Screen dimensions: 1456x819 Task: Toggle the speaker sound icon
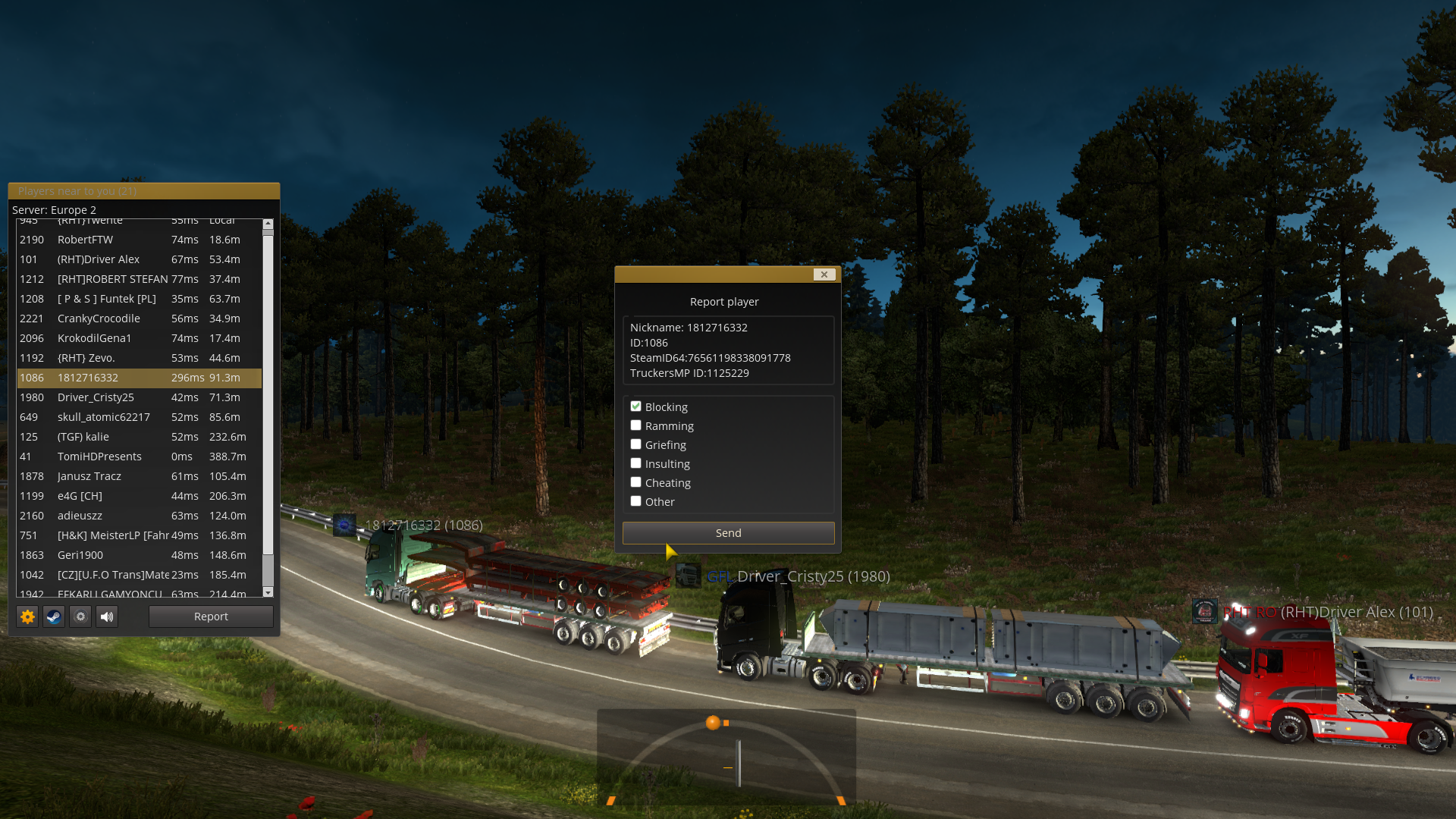click(107, 617)
